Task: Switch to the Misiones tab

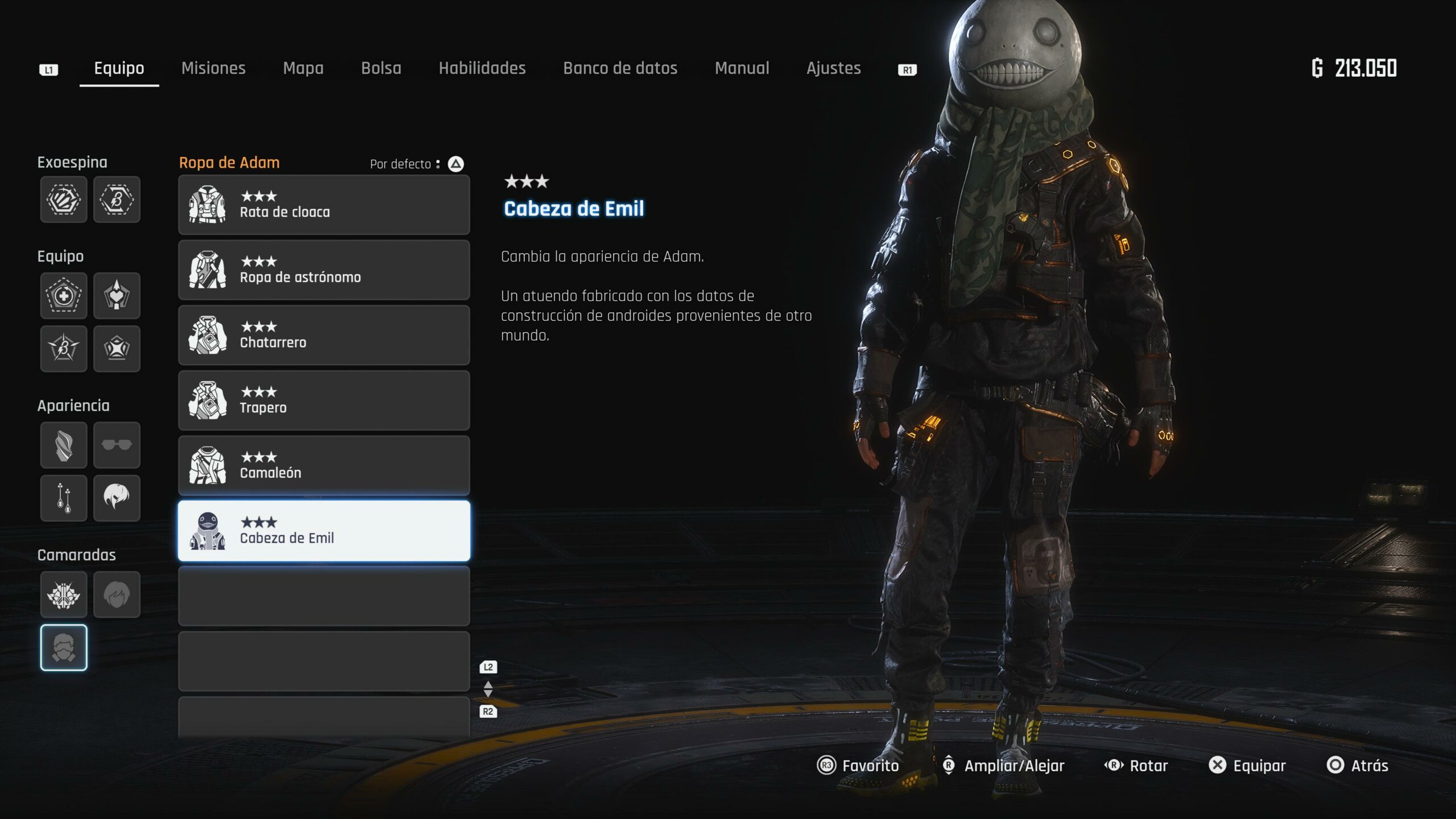Action: (213, 68)
